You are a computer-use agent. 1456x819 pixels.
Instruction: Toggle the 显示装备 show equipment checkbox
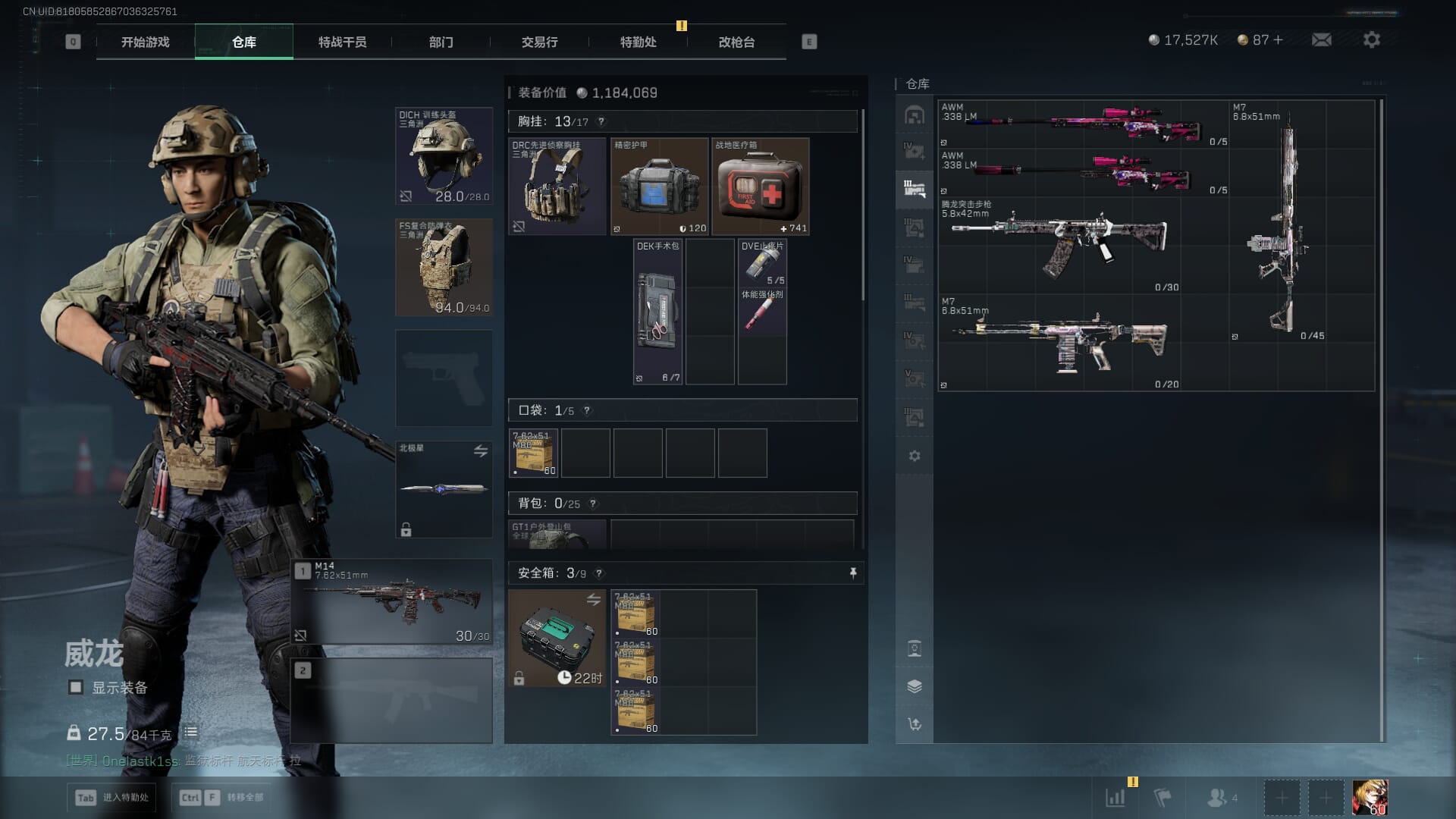(76, 687)
